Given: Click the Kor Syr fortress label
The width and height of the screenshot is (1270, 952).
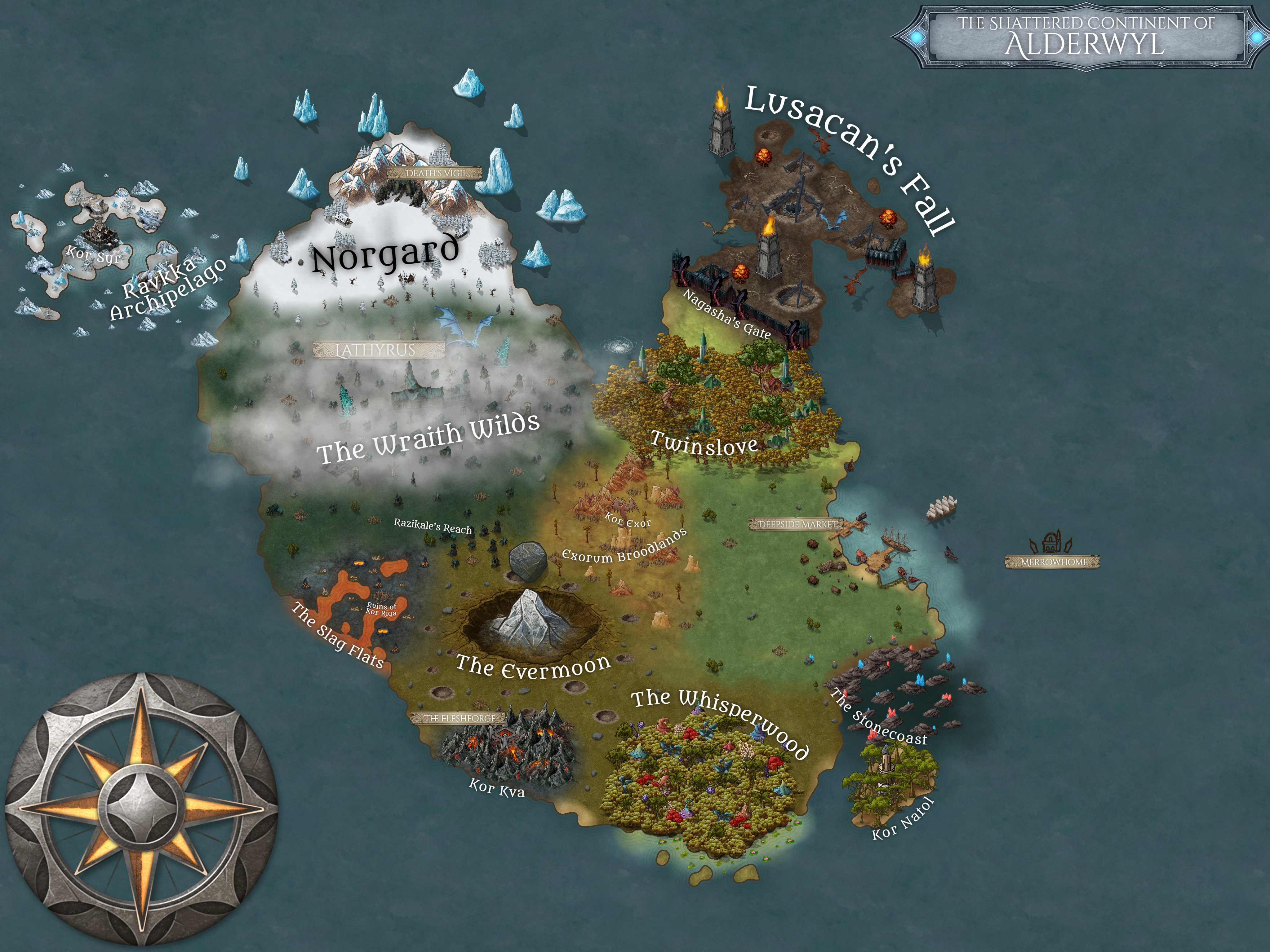Looking at the screenshot, I should click(x=94, y=254).
